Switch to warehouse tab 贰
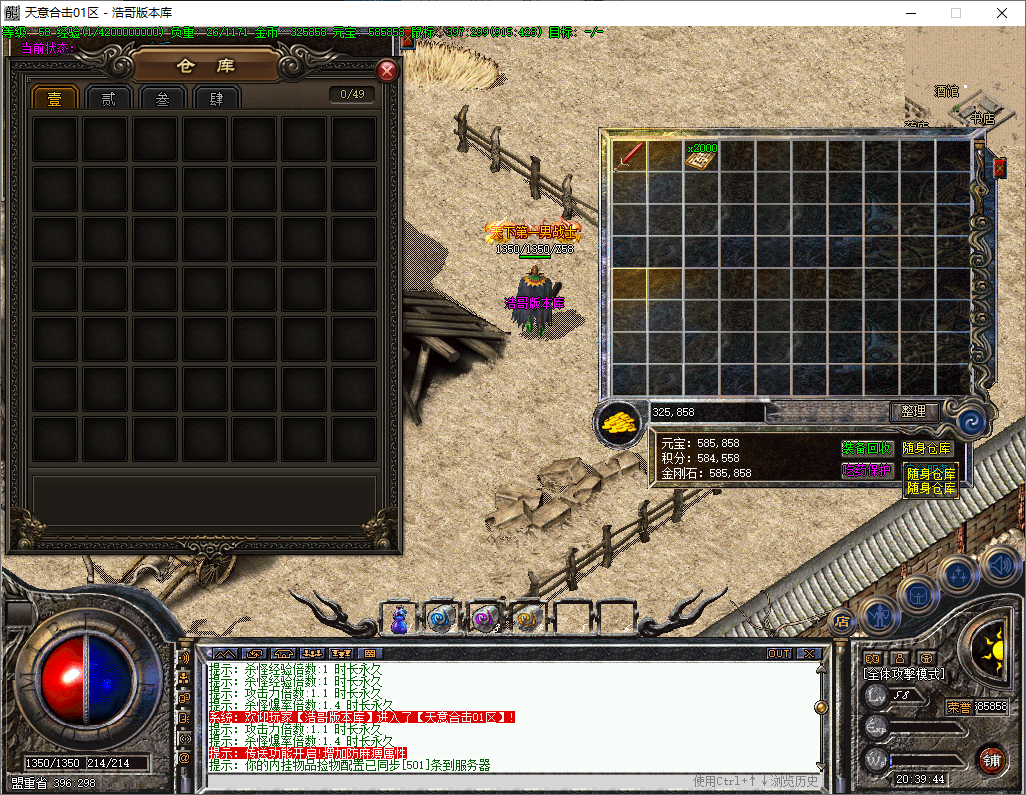Screen dimensions: 1026x795 point(108,98)
